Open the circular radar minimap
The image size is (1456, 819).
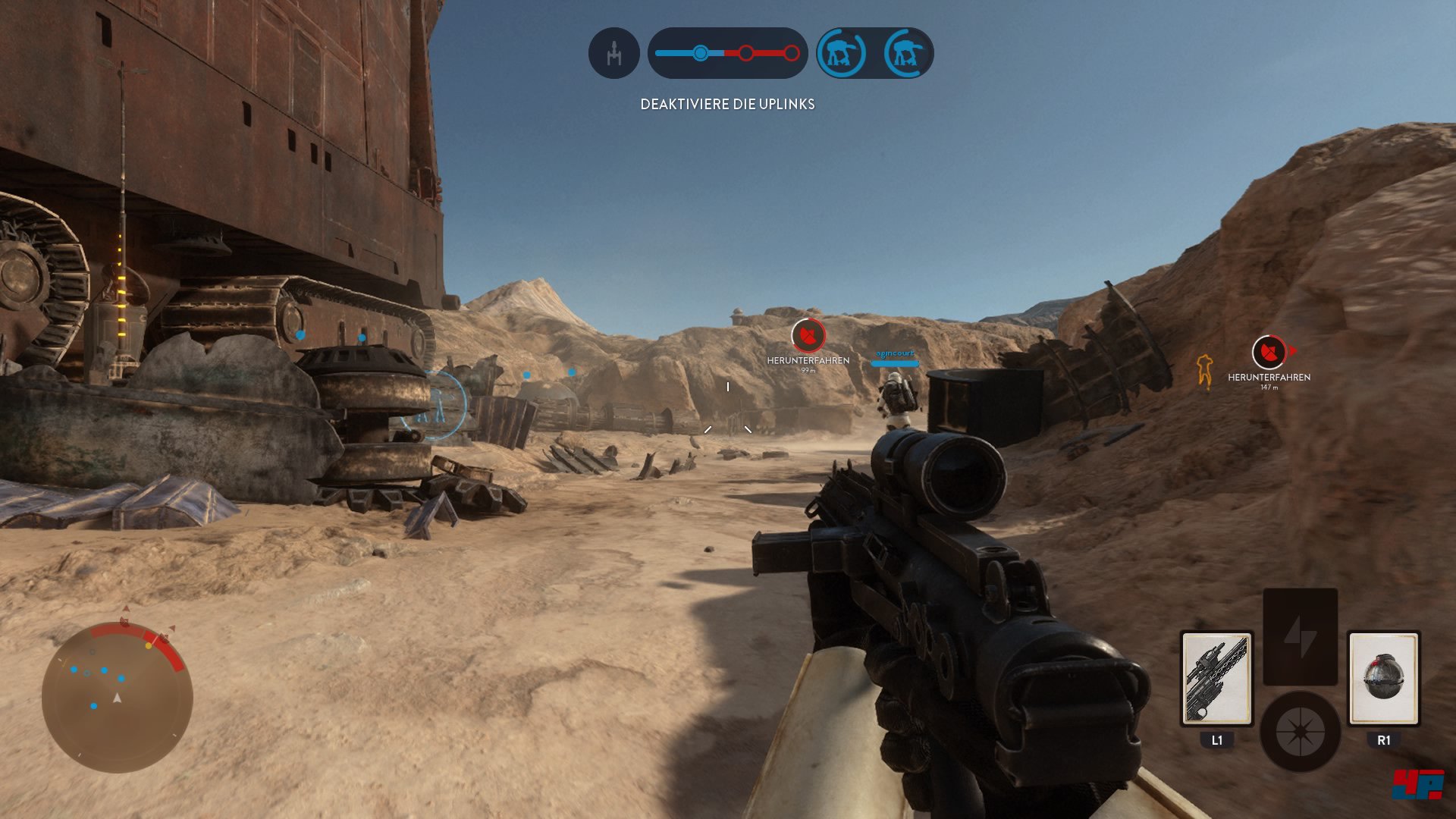coord(118,697)
